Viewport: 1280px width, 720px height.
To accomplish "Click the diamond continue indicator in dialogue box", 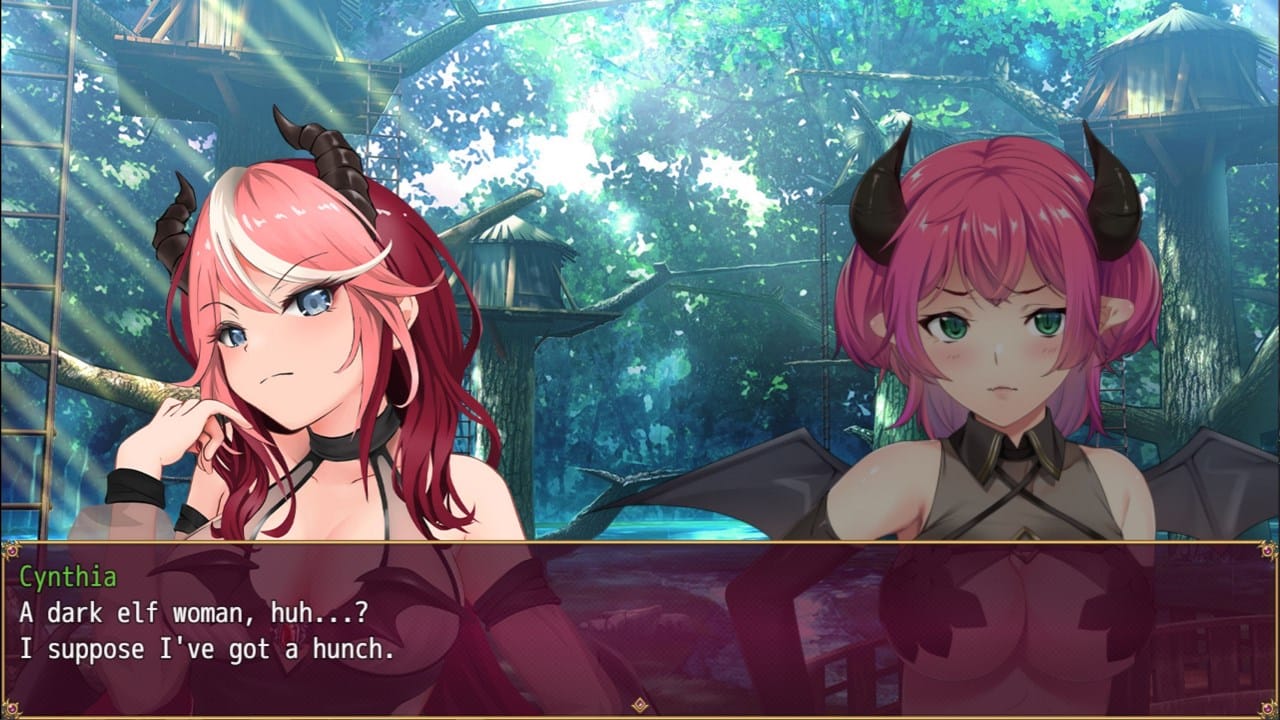I will click(640, 705).
